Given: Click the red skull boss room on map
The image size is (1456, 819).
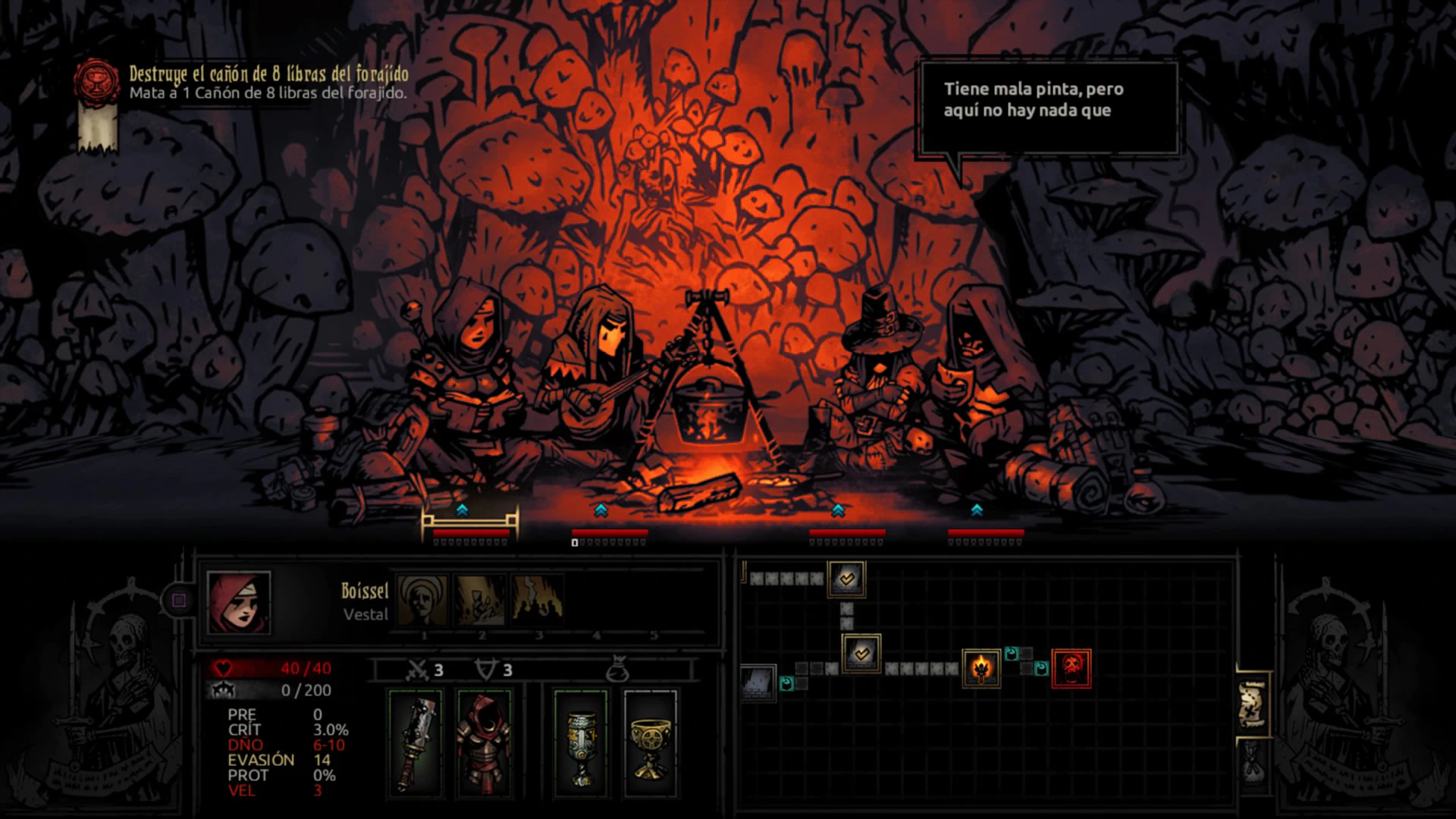Looking at the screenshot, I should point(1072,668).
